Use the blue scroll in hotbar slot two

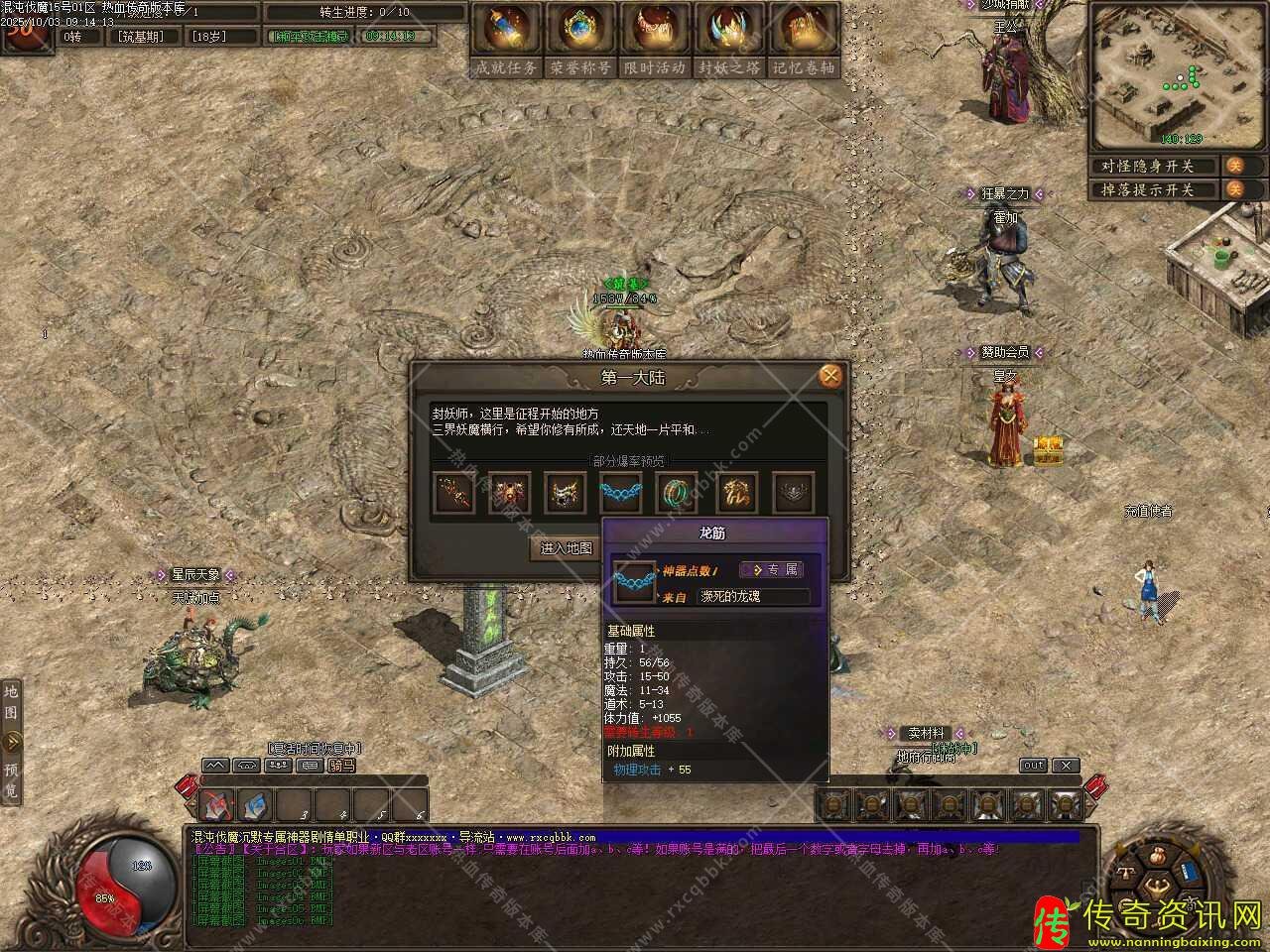256,805
